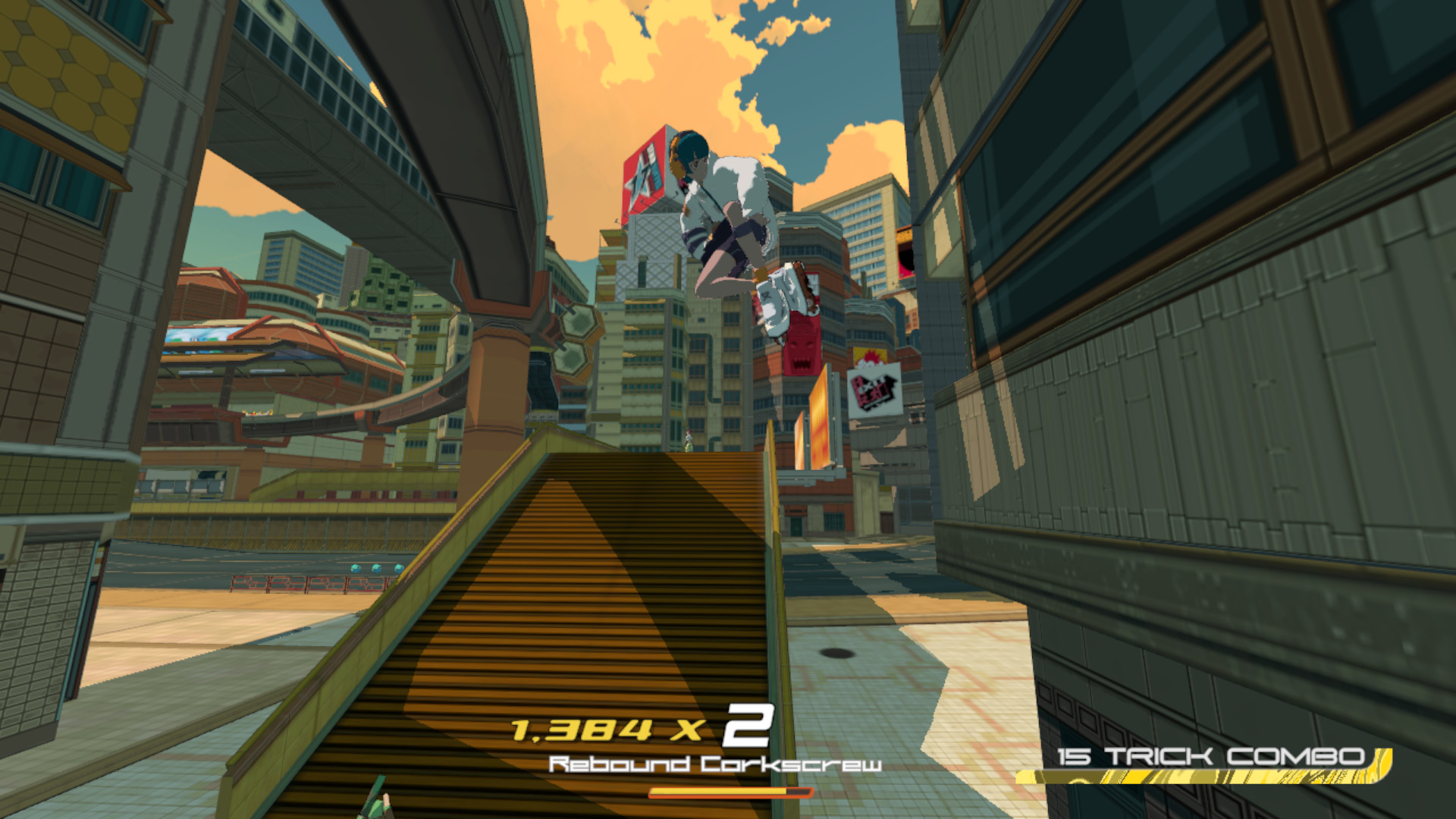Toggle the 1,384 score display
The image size is (1456, 819).
point(584,730)
